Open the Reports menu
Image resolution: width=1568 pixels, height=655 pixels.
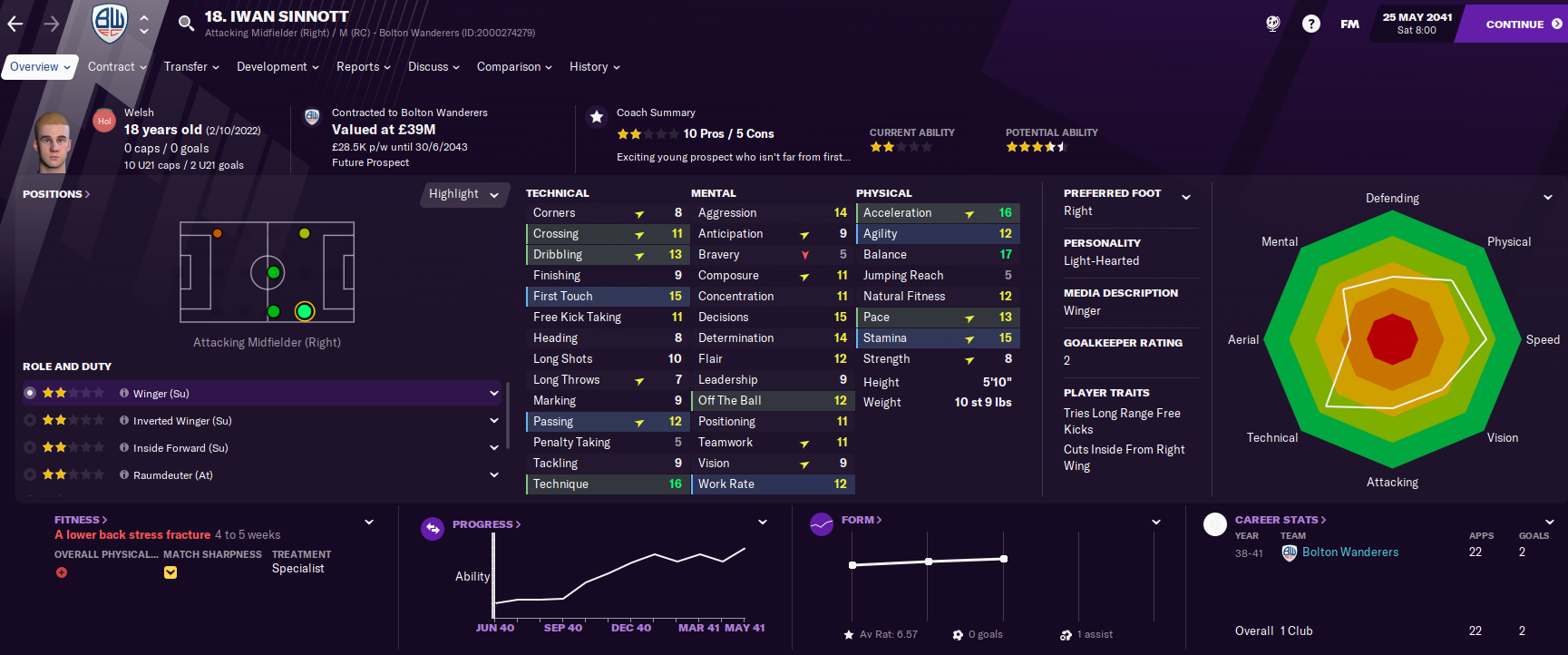363,67
